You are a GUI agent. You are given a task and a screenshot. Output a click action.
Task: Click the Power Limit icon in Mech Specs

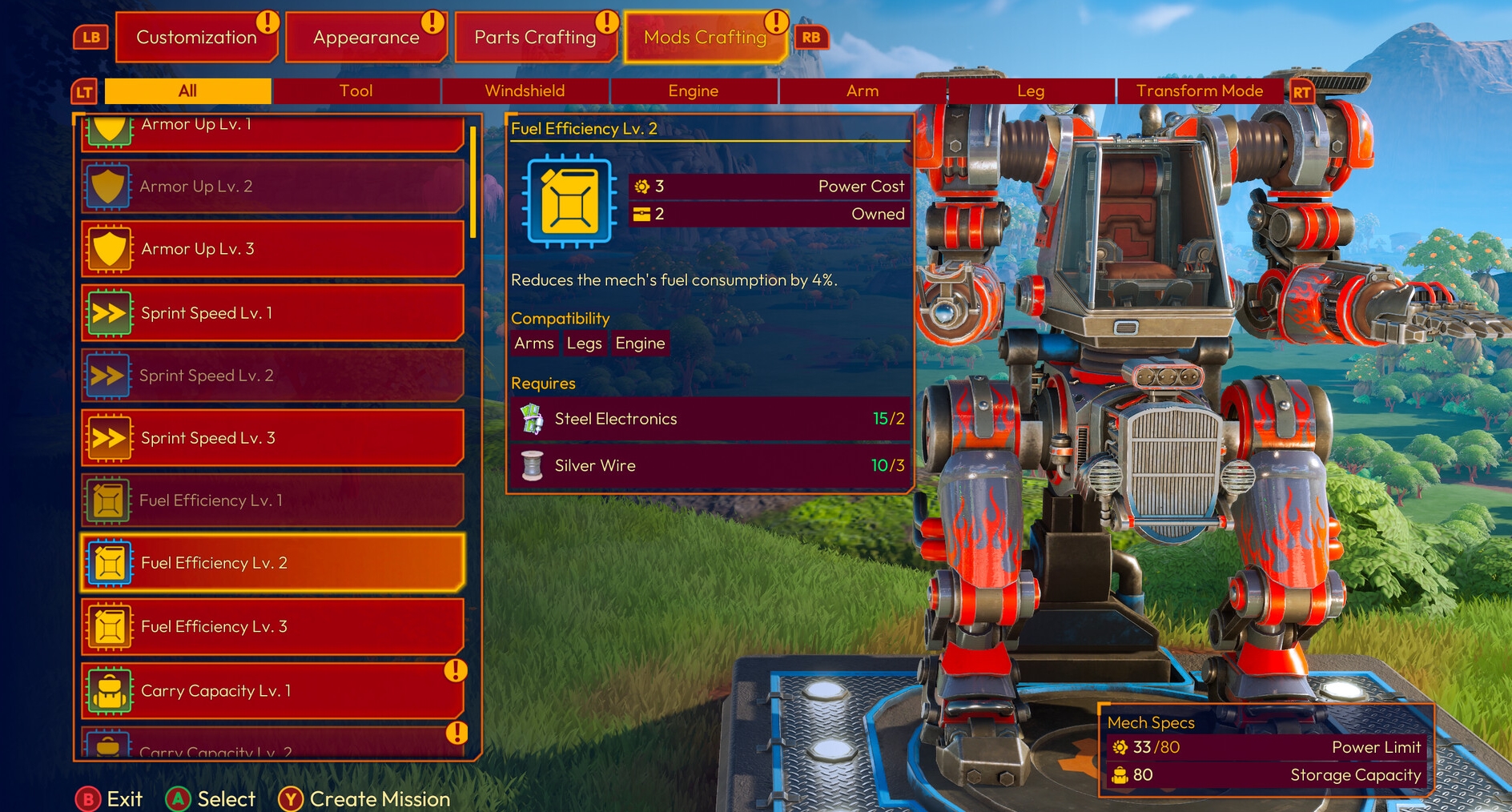[1119, 747]
